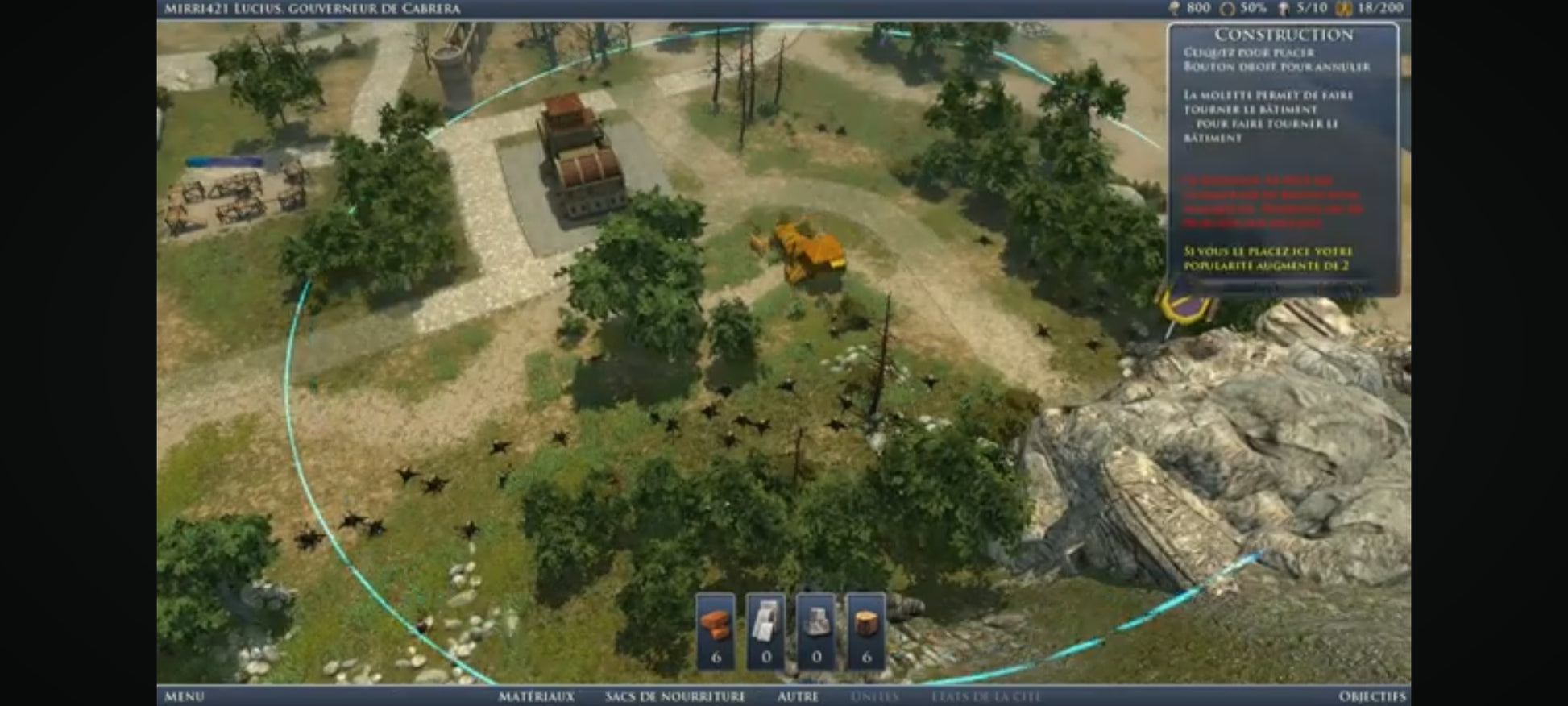The image size is (1568, 706).
Task: Select the orange bricks material slot
Action: click(x=716, y=631)
